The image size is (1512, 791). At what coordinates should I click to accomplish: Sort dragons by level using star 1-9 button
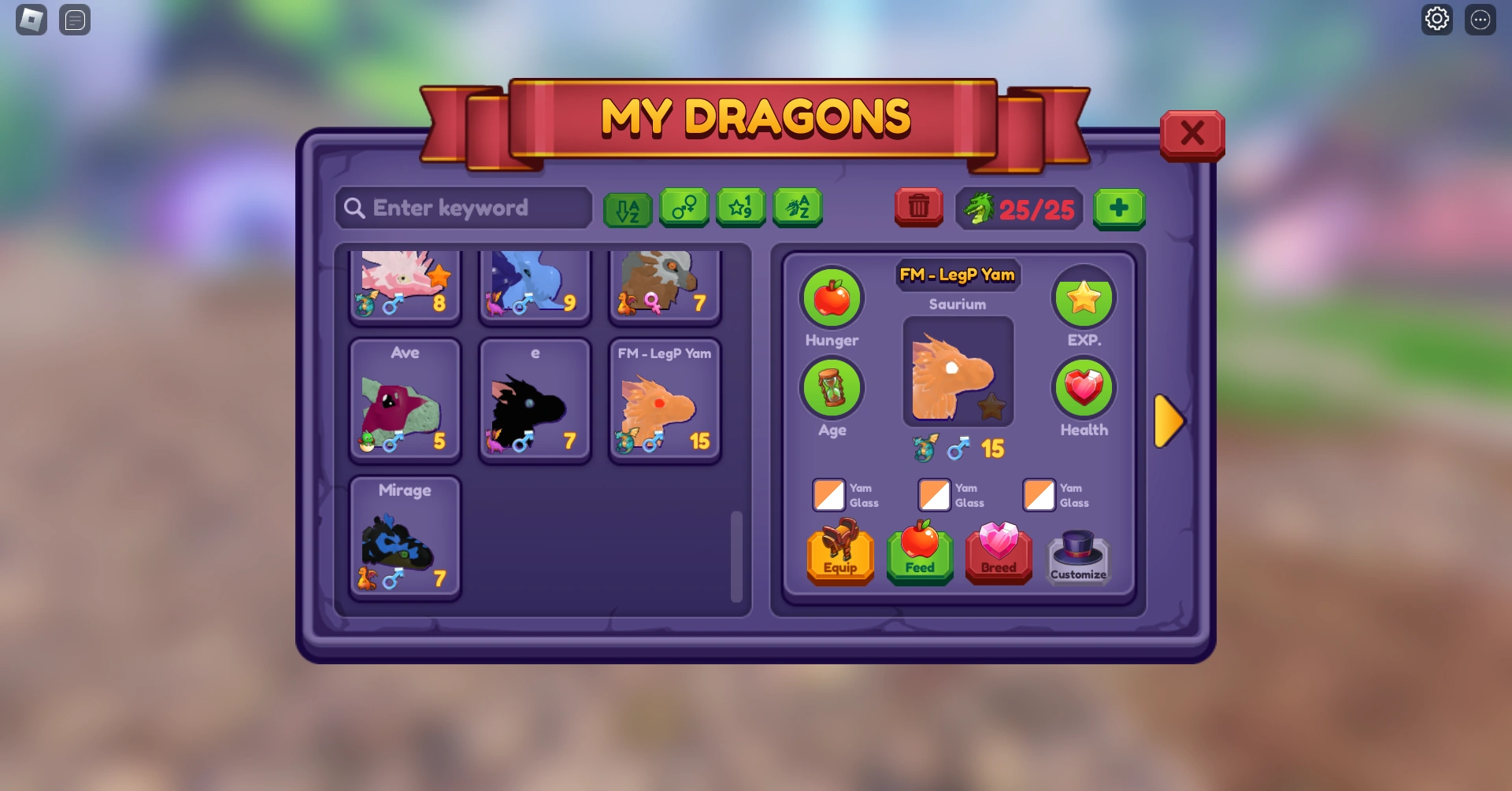pyautogui.click(x=740, y=208)
